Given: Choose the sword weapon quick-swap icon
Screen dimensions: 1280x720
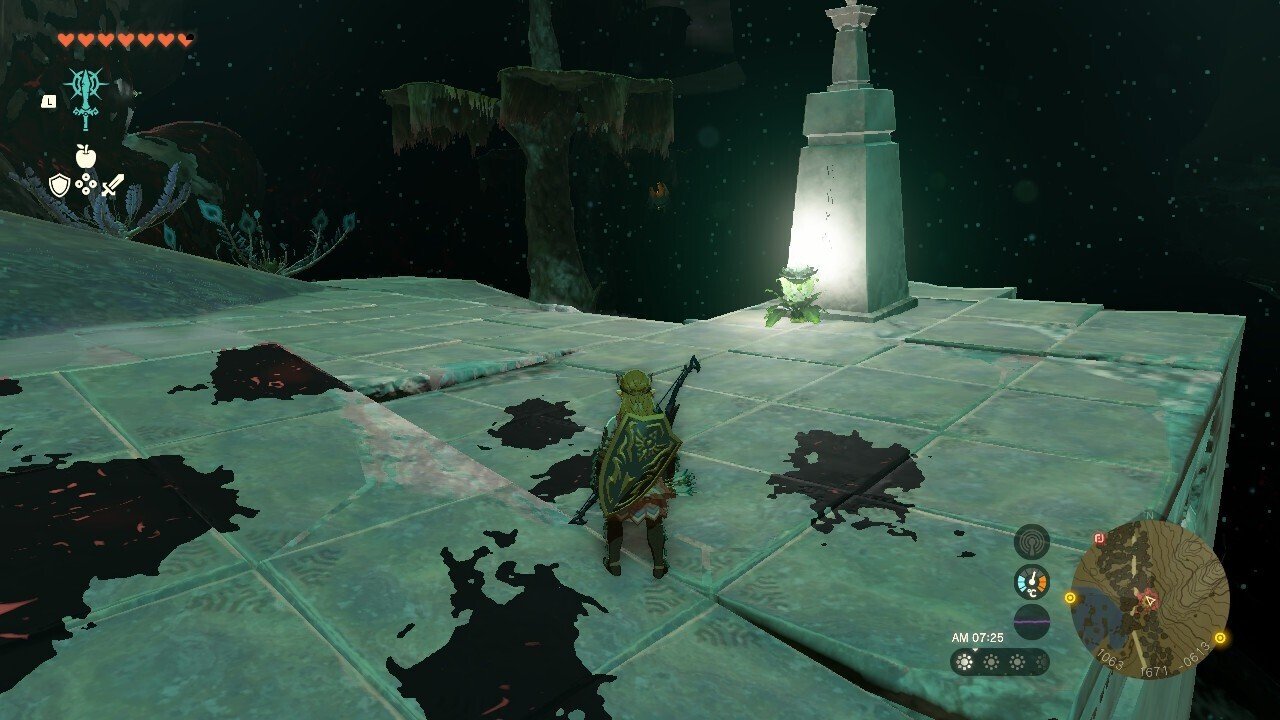Looking at the screenshot, I should 113,185.
